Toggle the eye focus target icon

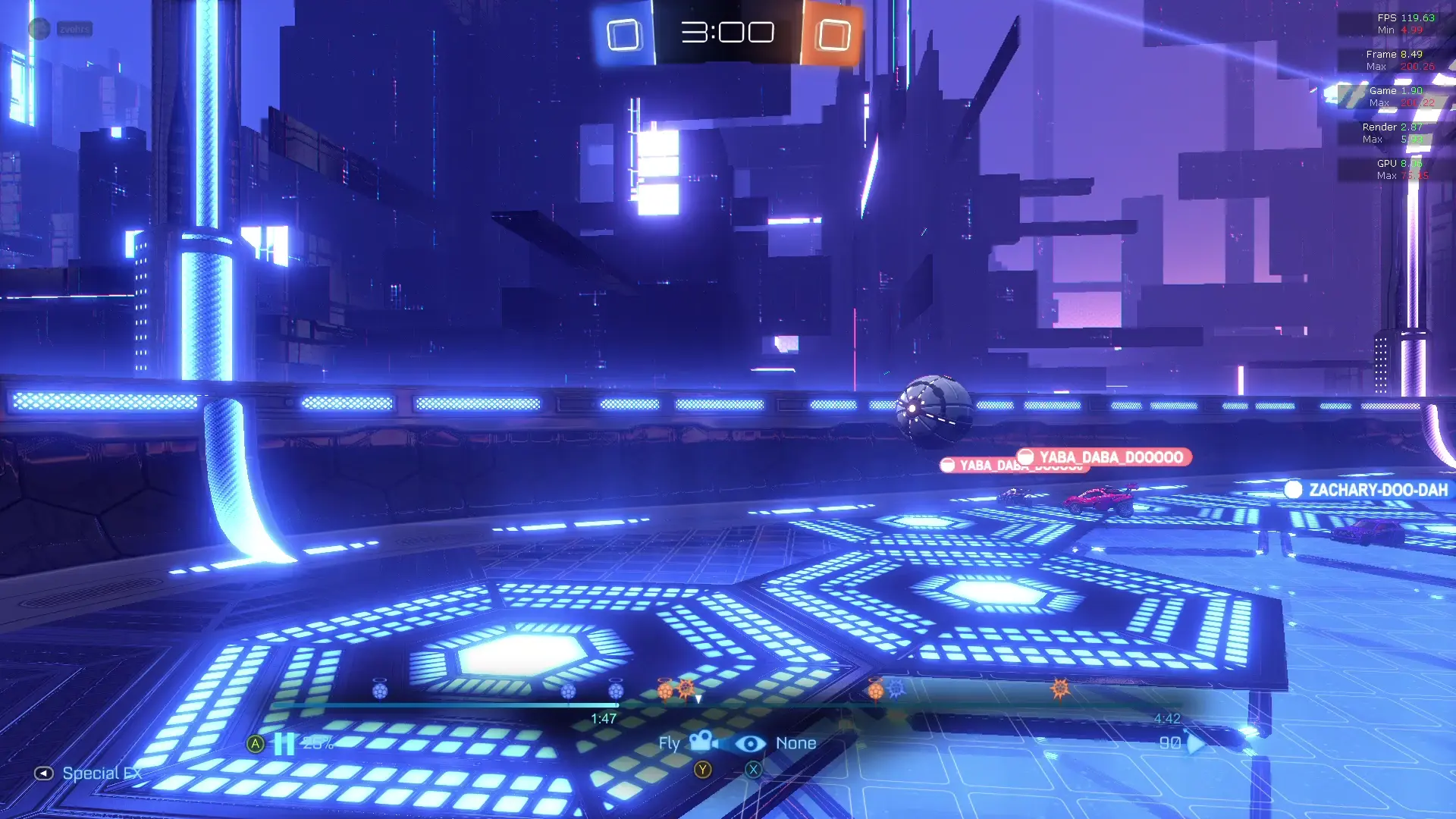pyautogui.click(x=750, y=744)
